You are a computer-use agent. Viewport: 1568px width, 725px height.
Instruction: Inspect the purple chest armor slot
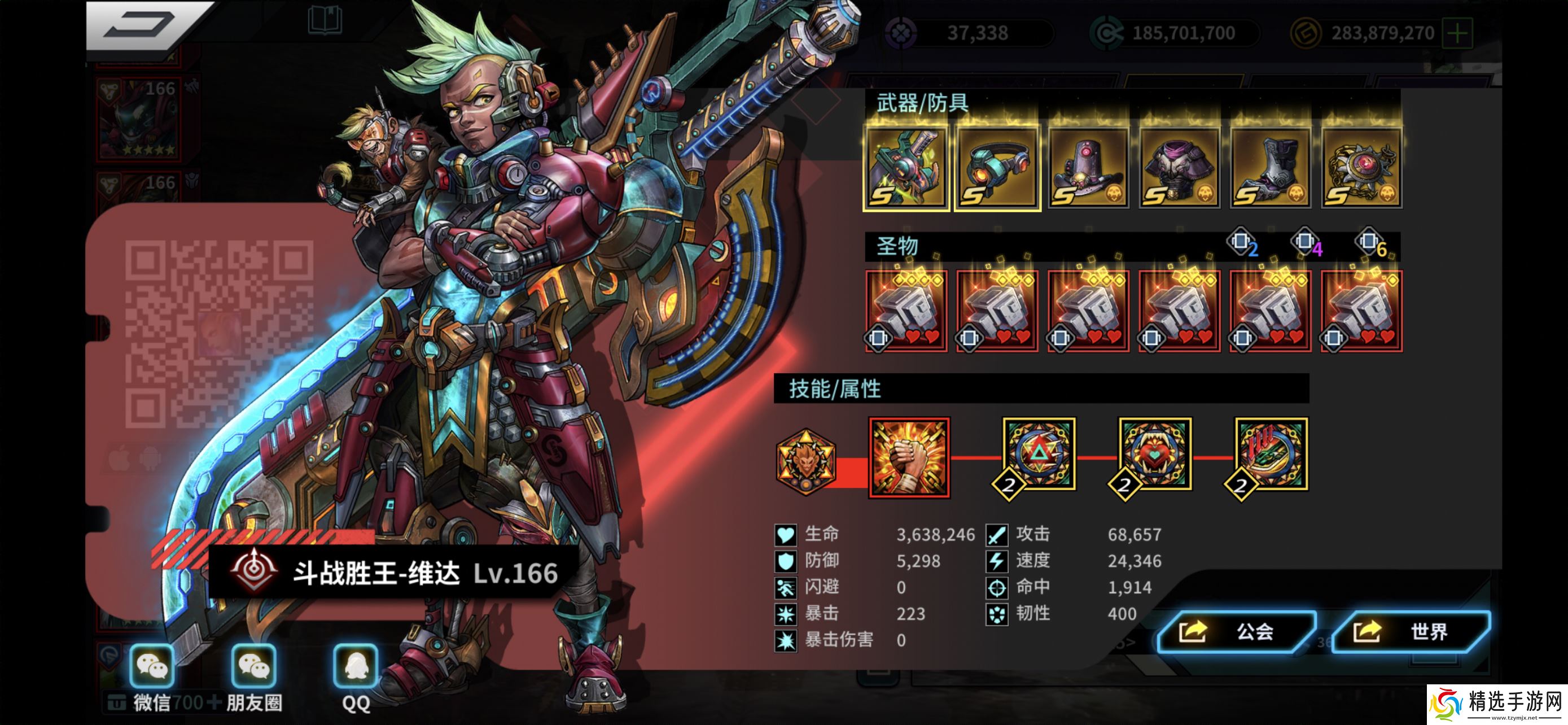click(x=1179, y=168)
